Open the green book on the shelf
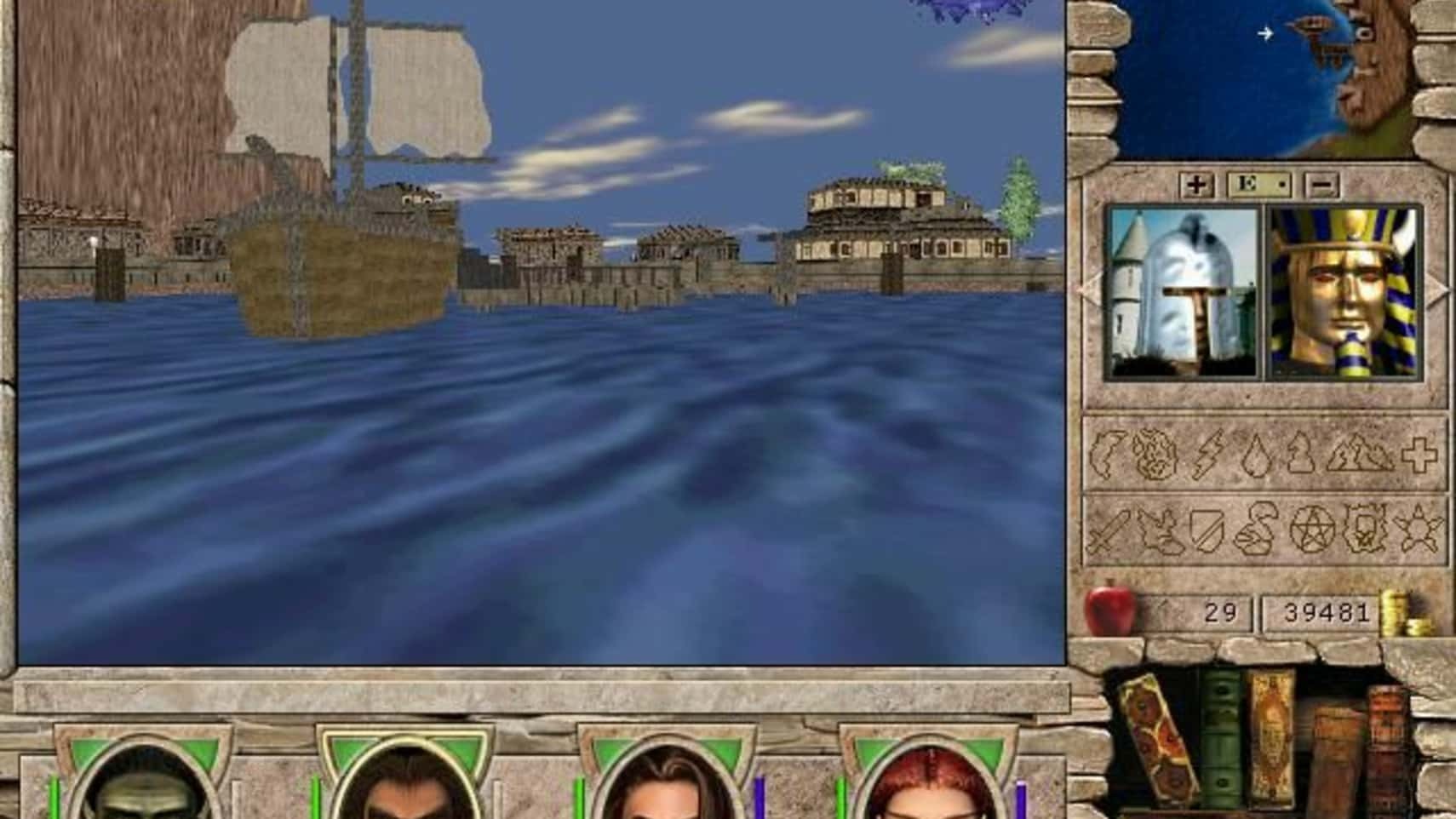The width and height of the screenshot is (1456, 819). click(1221, 736)
